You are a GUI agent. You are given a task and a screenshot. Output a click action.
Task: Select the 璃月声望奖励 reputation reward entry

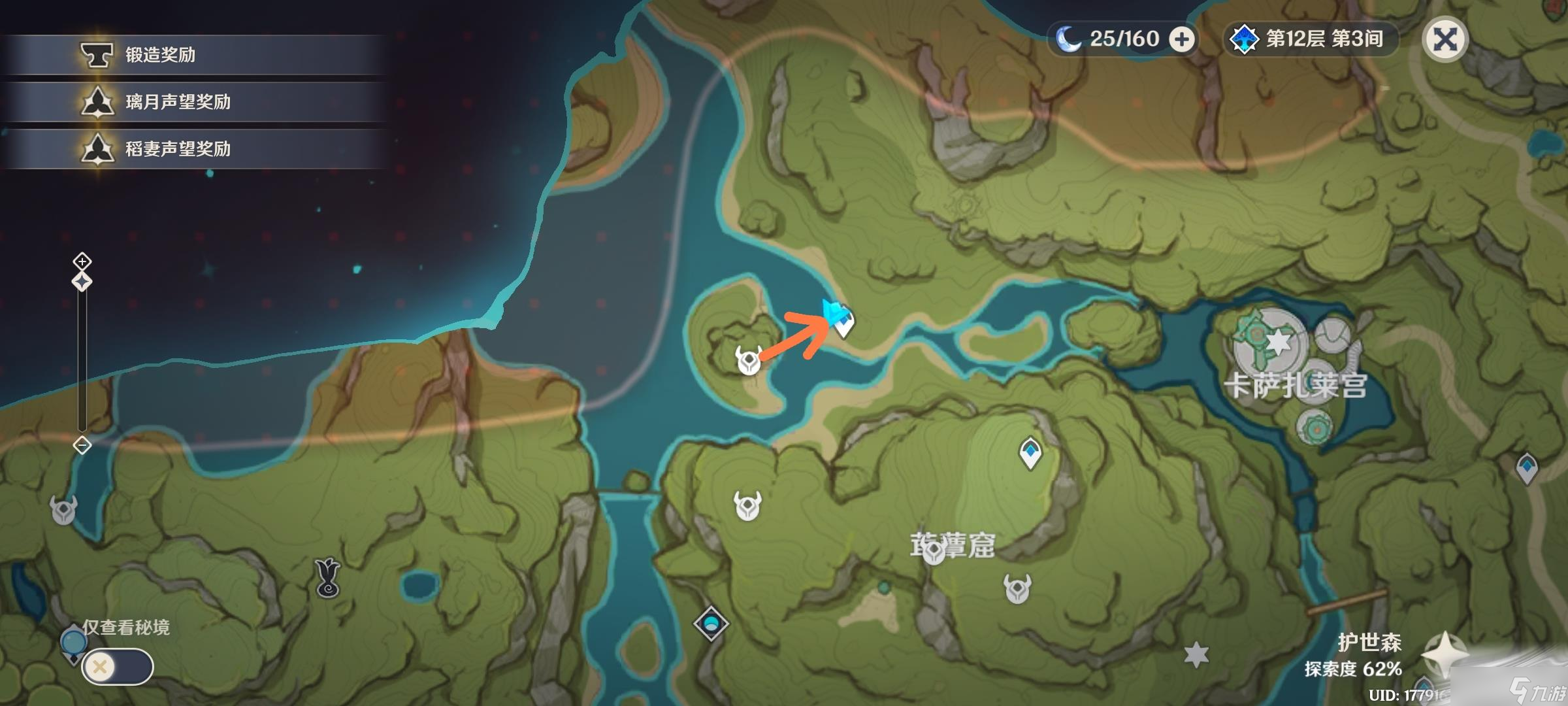click(x=178, y=102)
